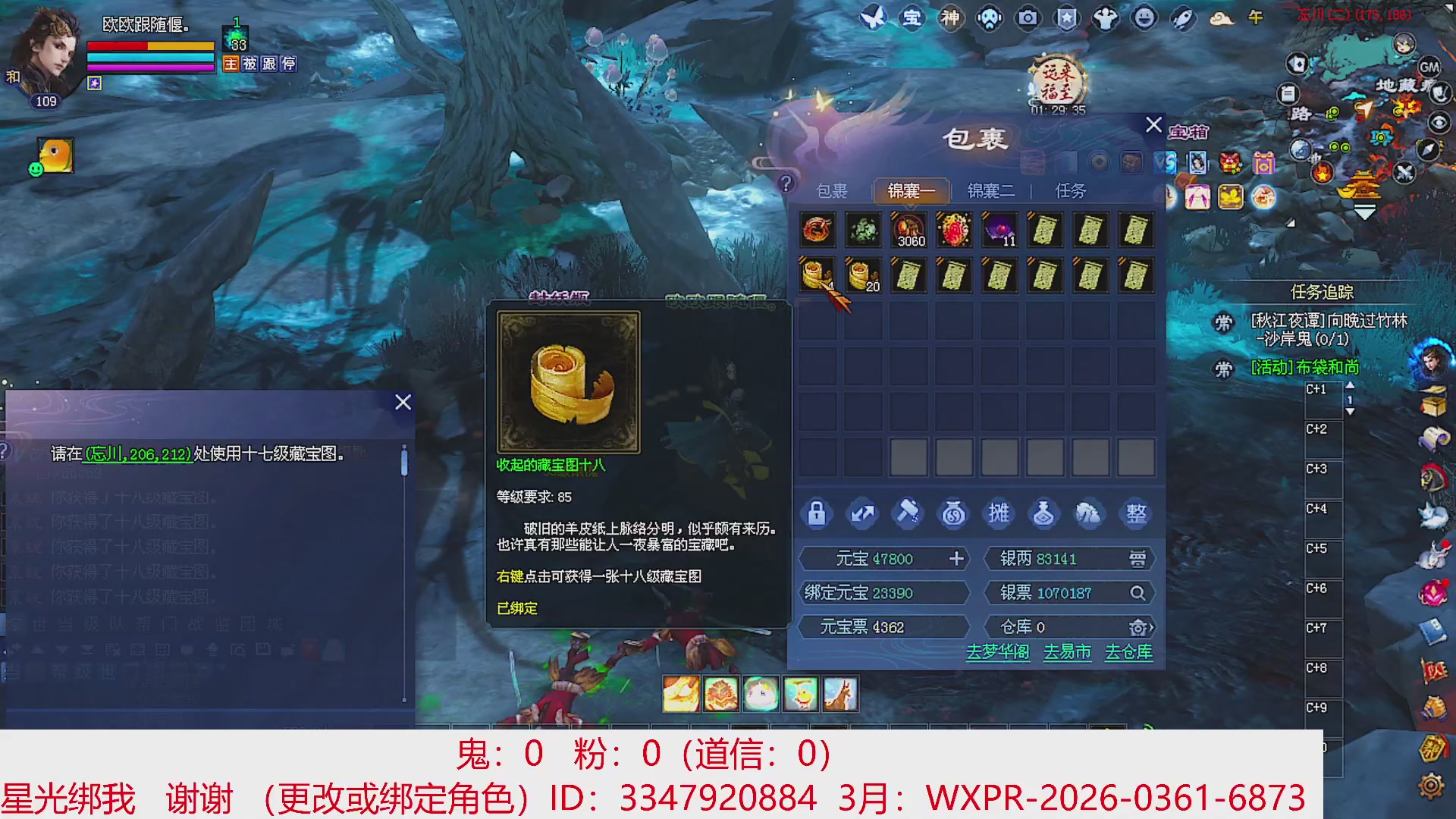The image size is (1456, 819).
Task: Take a screenshot with the camera icon
Action: pos(1028,19)
